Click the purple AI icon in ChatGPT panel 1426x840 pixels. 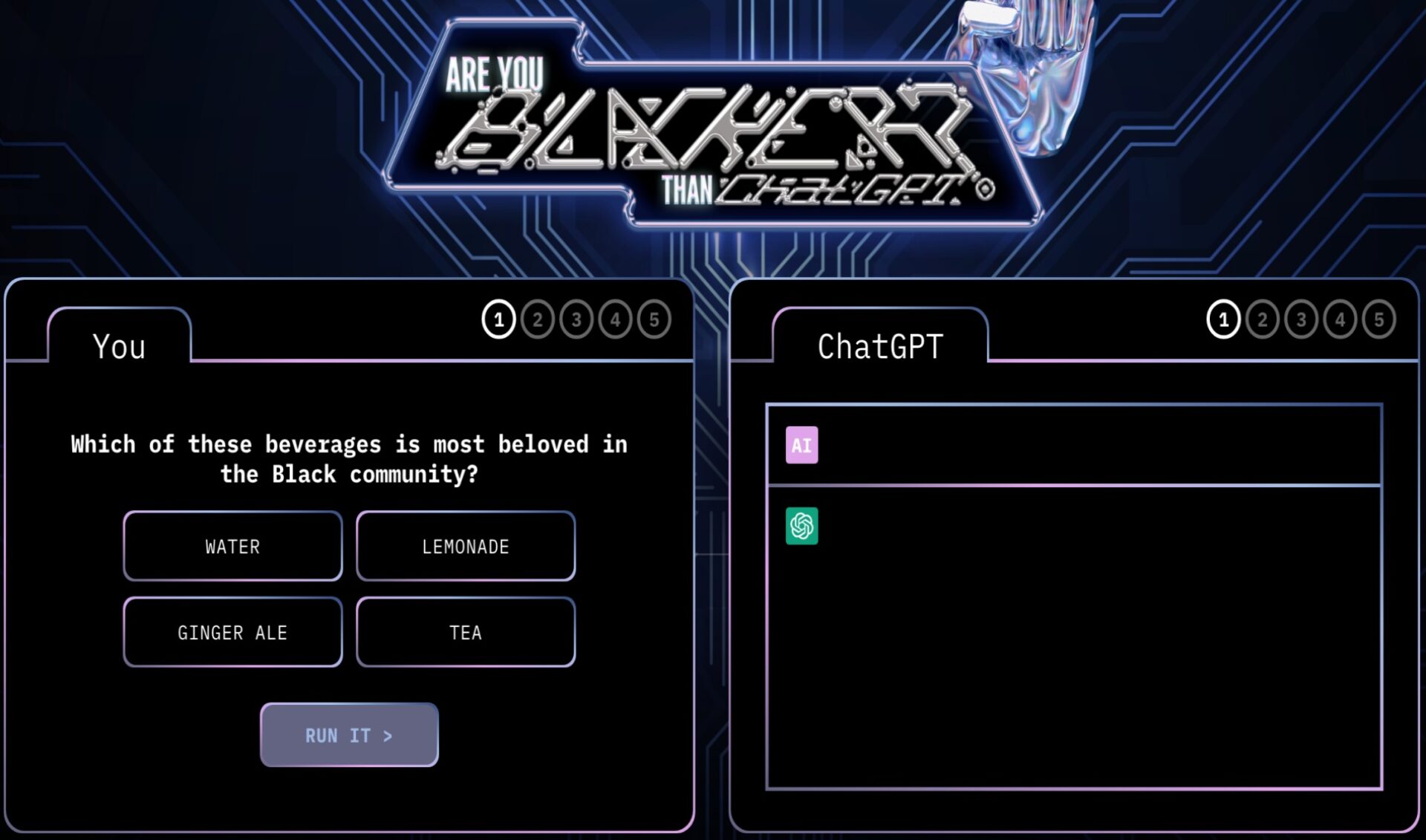pos(801,446)
